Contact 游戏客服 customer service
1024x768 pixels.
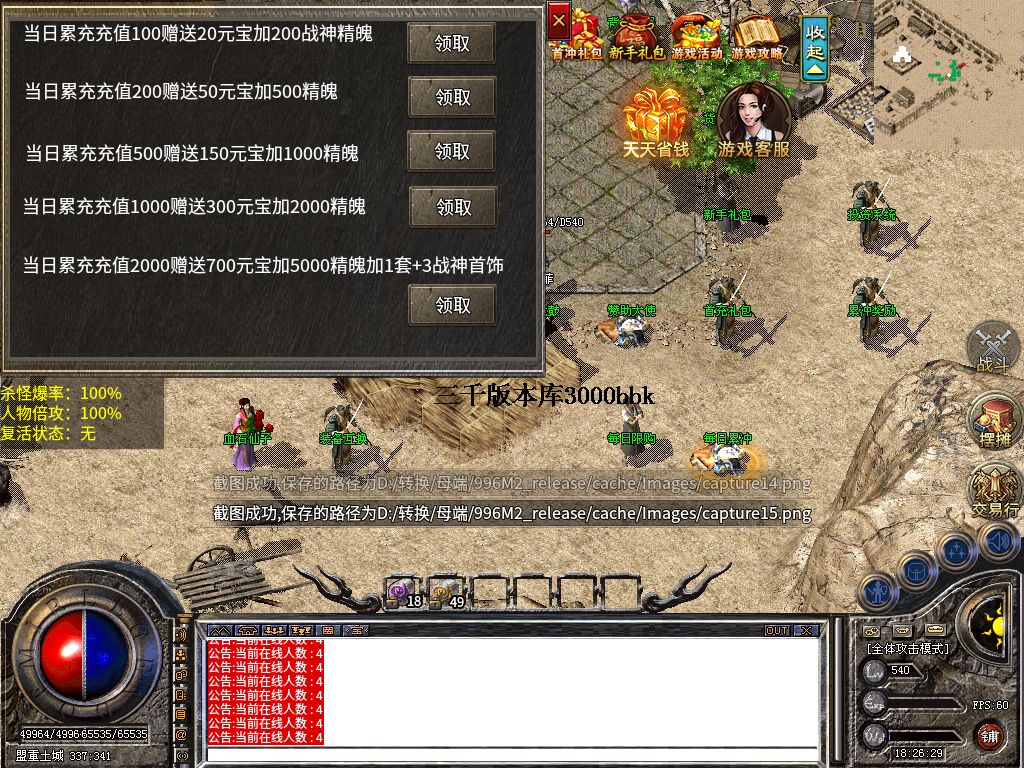[x=754, y=121]
